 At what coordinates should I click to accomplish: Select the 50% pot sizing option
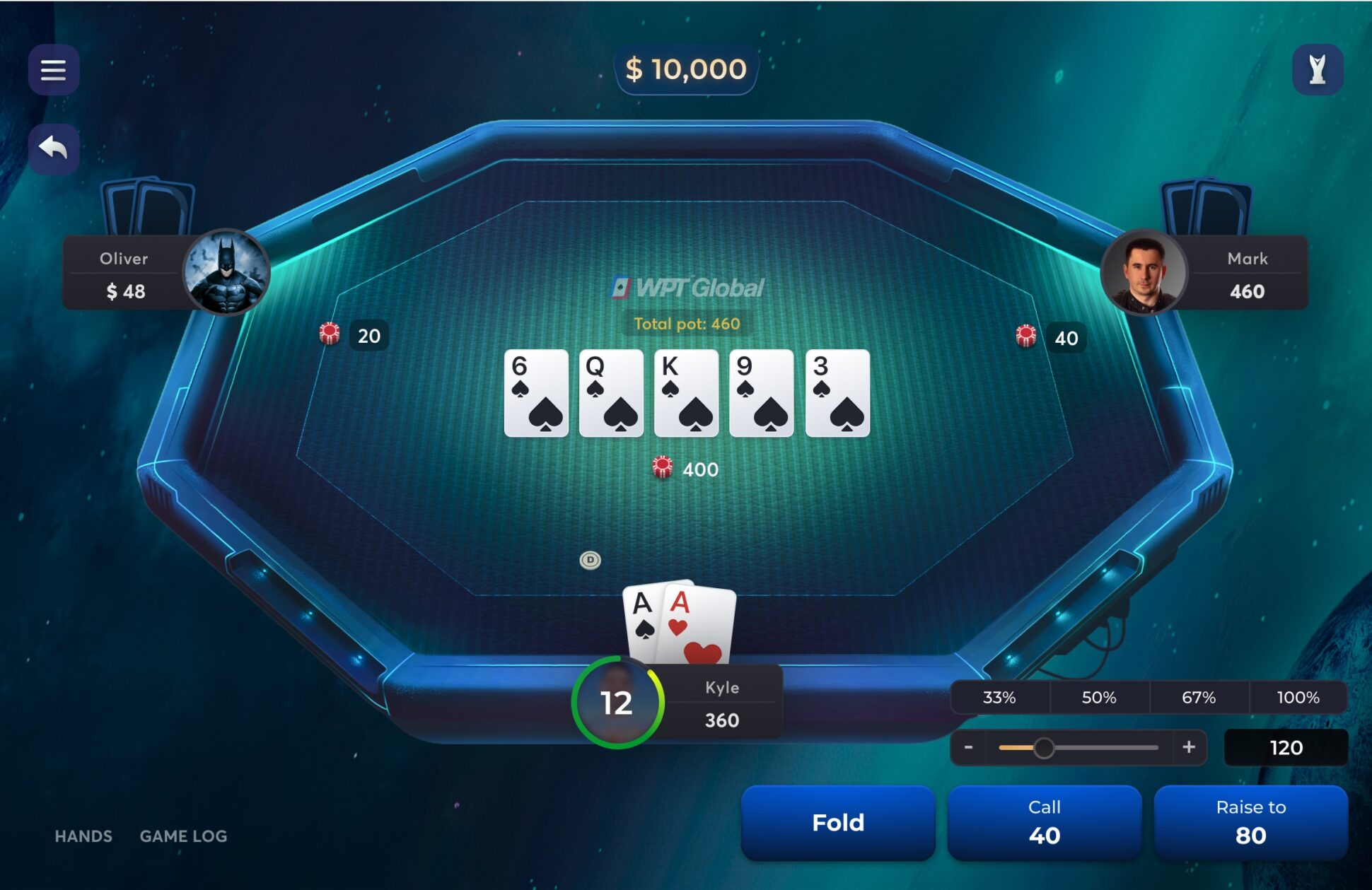tap(1098, 697)
